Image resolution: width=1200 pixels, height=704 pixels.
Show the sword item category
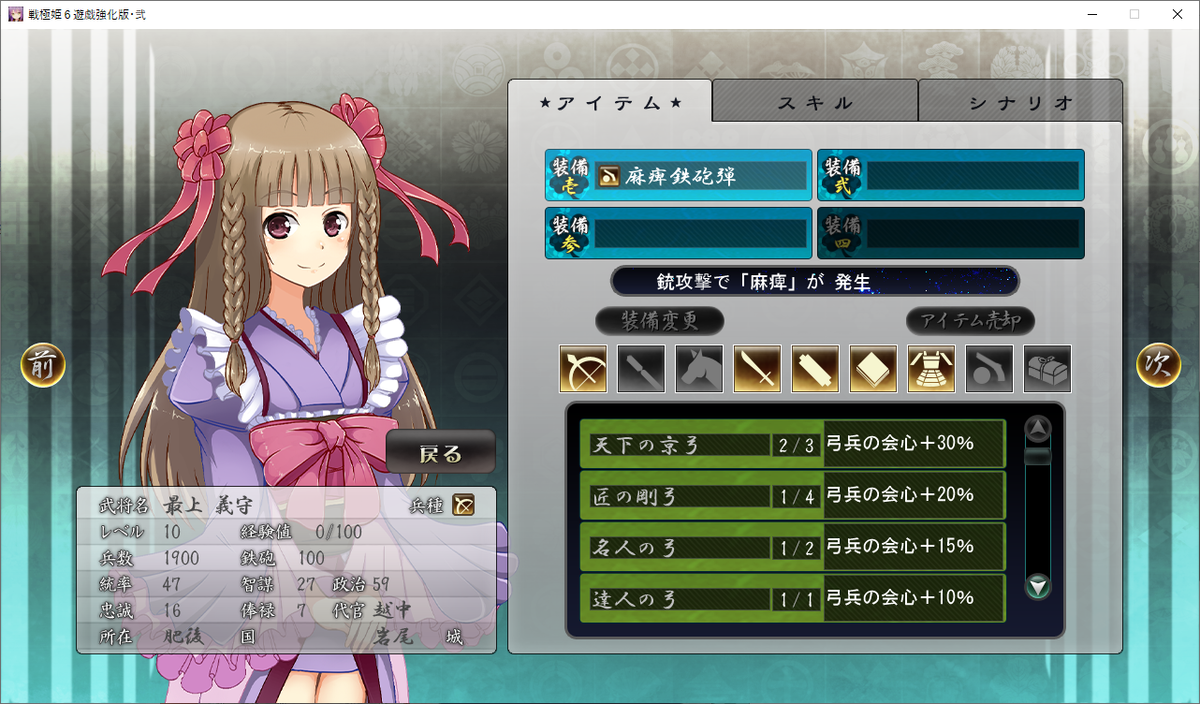(x=757, y=369)
